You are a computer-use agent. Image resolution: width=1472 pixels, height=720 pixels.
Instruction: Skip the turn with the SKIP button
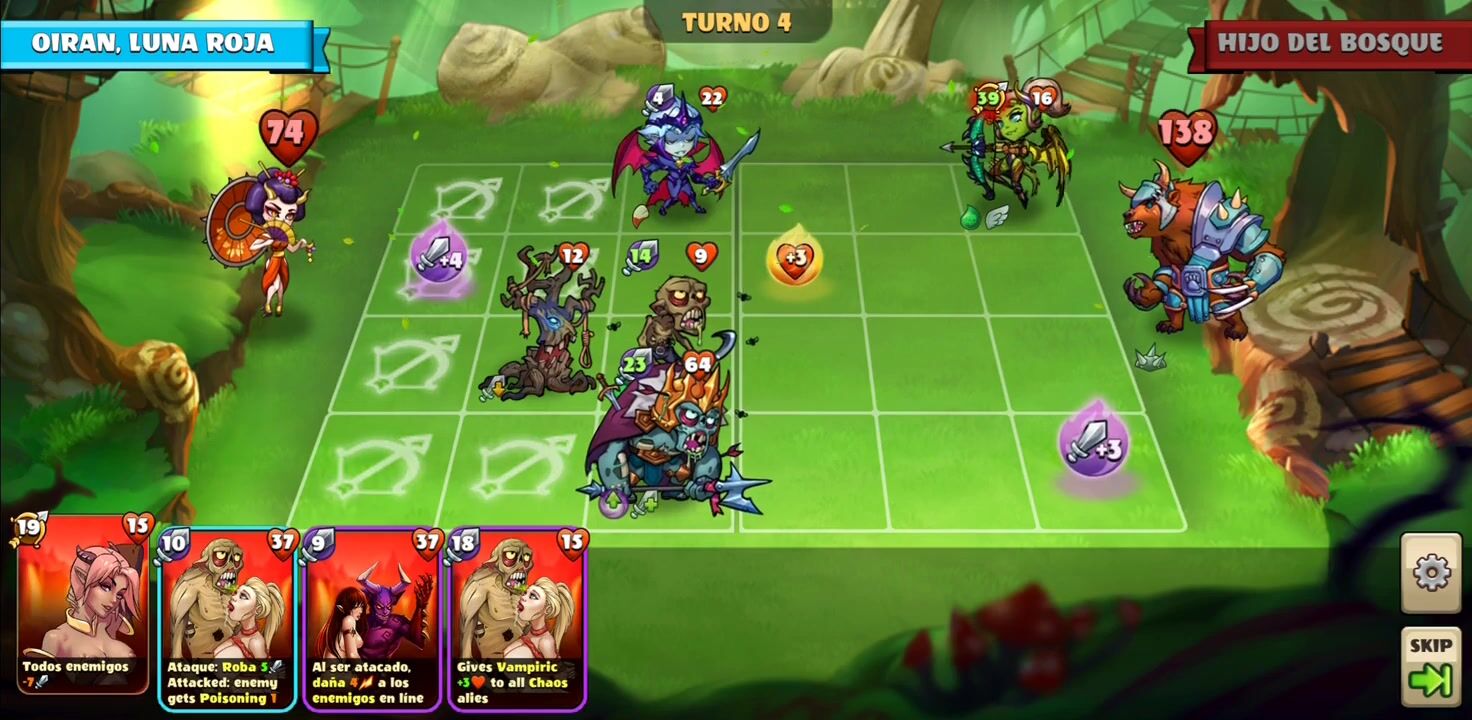click(x=1431, y=665)
